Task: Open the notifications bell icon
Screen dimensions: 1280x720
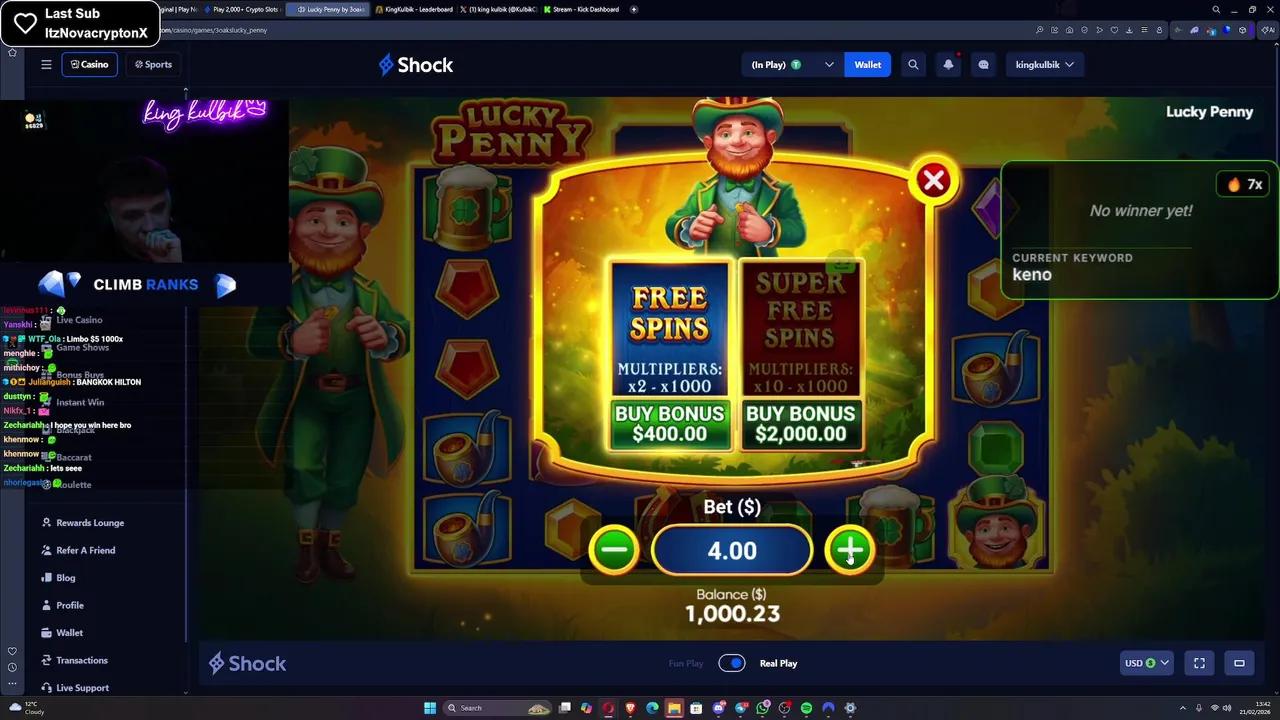Action: tap(948, 64)
